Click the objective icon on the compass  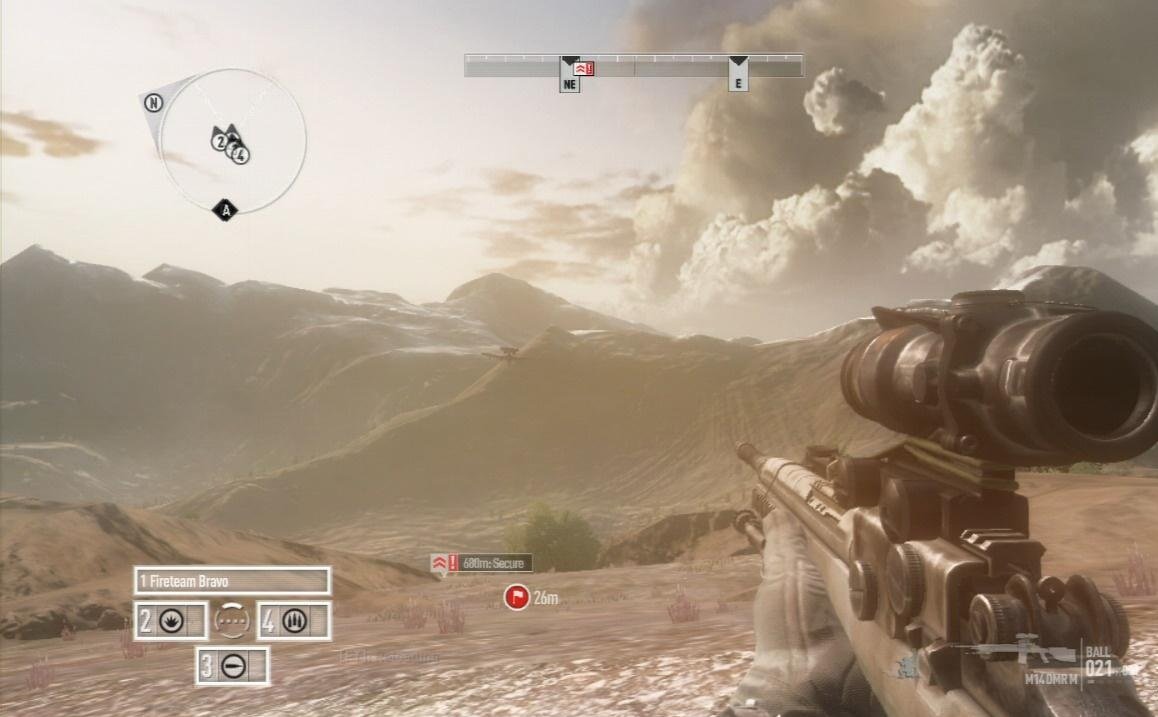point(584,68)
